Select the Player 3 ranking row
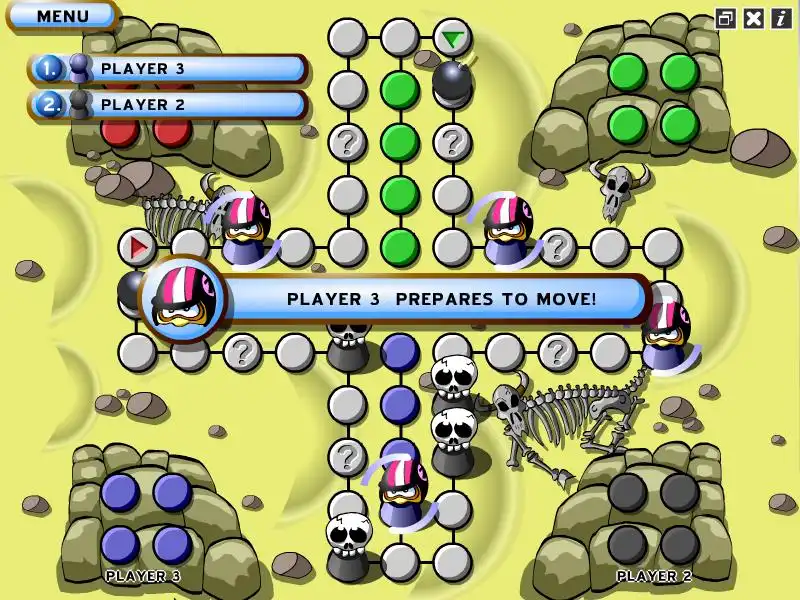The width and height of the screenshot is (800, 600). [x=168, y=69]
